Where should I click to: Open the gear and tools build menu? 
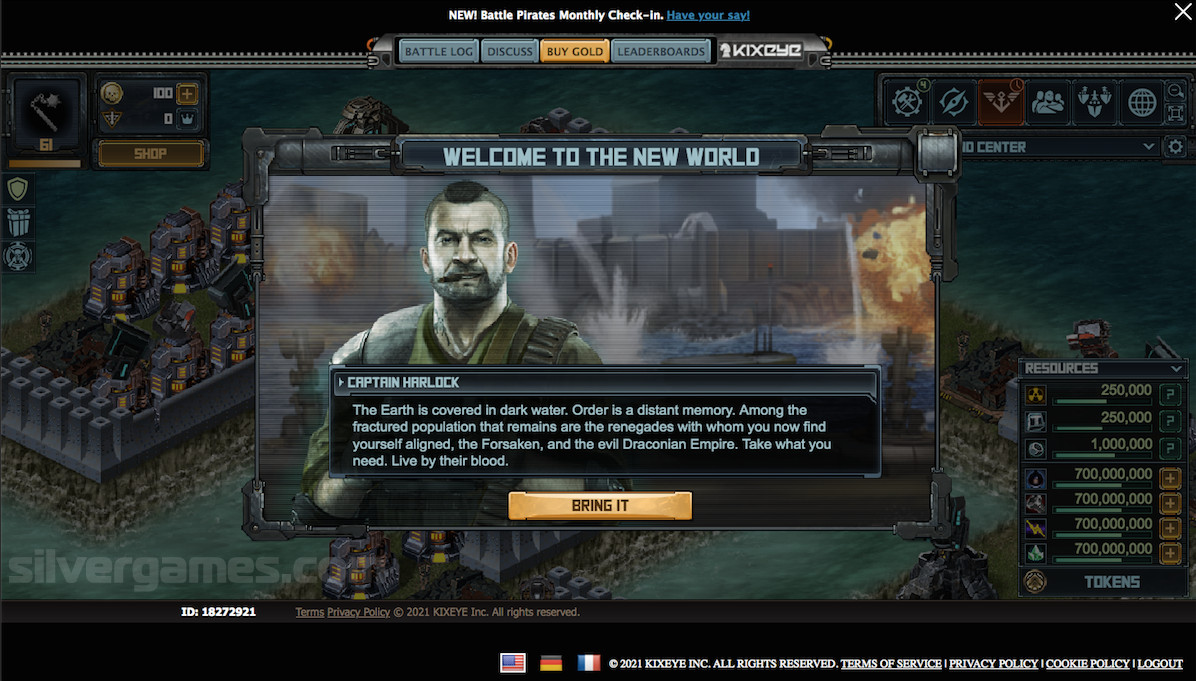pyautogui.click(x=908, y=102)
